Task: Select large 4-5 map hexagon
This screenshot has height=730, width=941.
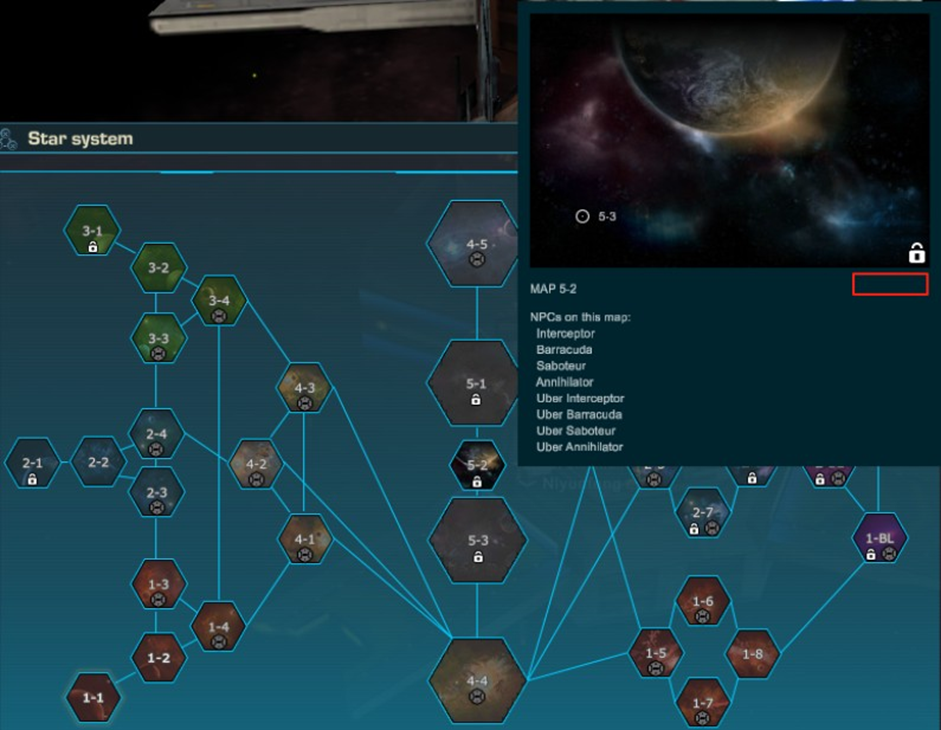Action: pyautogui.click(x=477, y=246)
